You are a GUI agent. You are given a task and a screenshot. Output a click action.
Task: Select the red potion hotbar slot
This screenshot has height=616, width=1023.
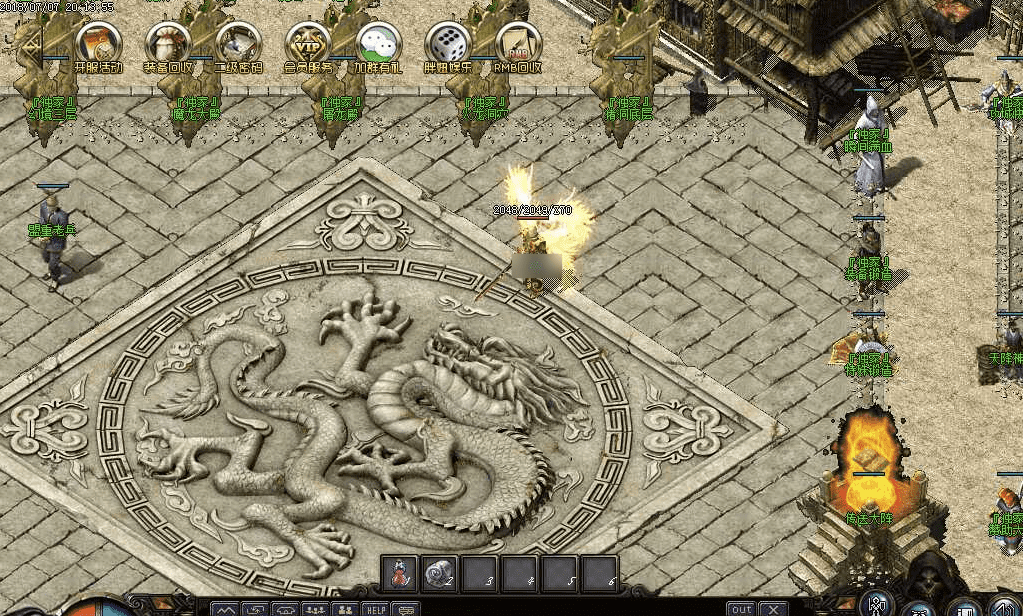400,573
